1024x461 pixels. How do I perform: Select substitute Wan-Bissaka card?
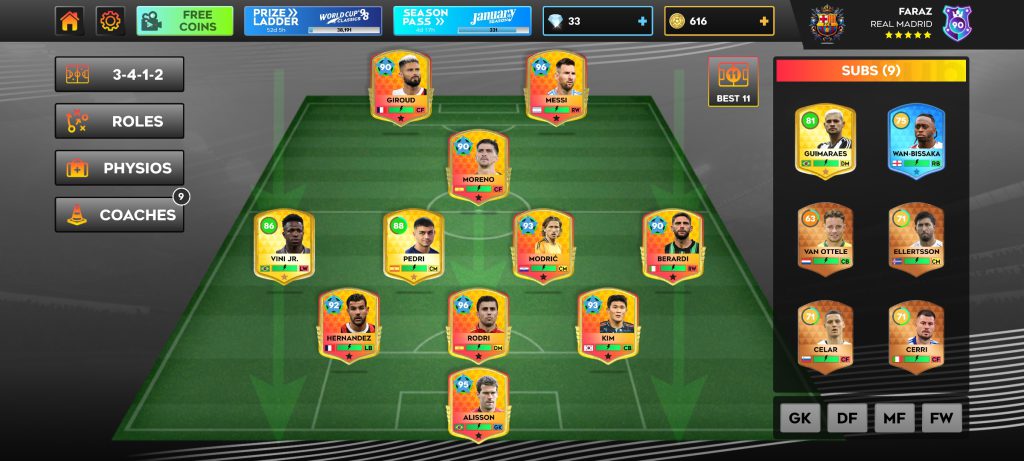click(x=917, y=140)
